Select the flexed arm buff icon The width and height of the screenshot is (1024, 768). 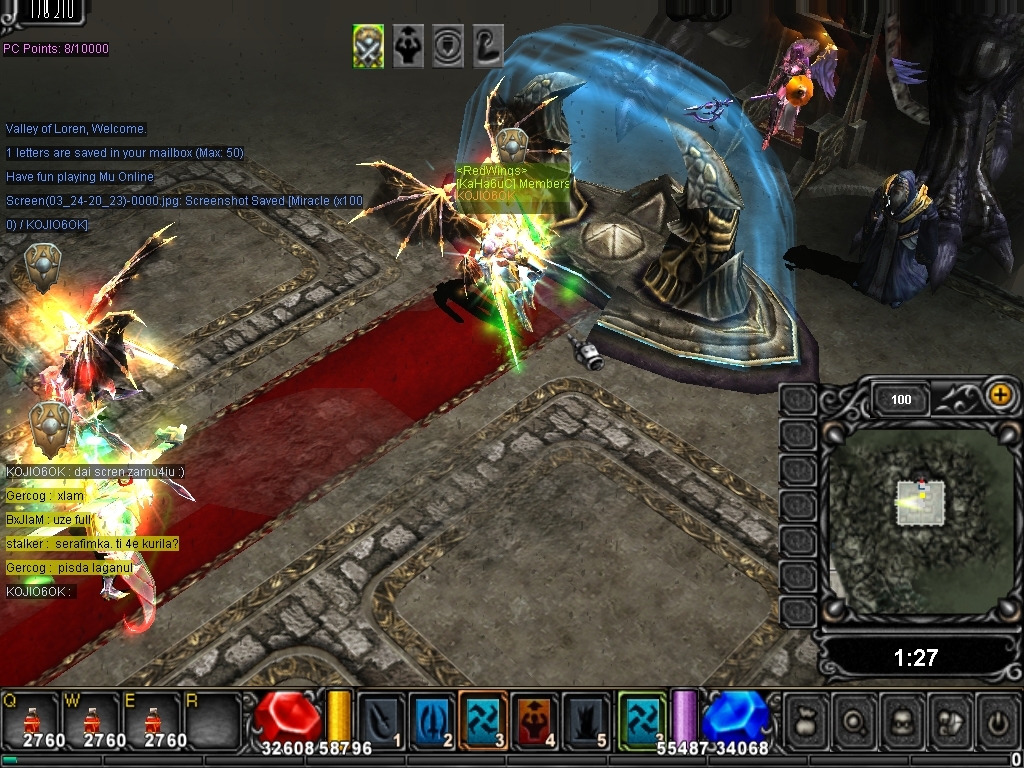click(487, 46)
